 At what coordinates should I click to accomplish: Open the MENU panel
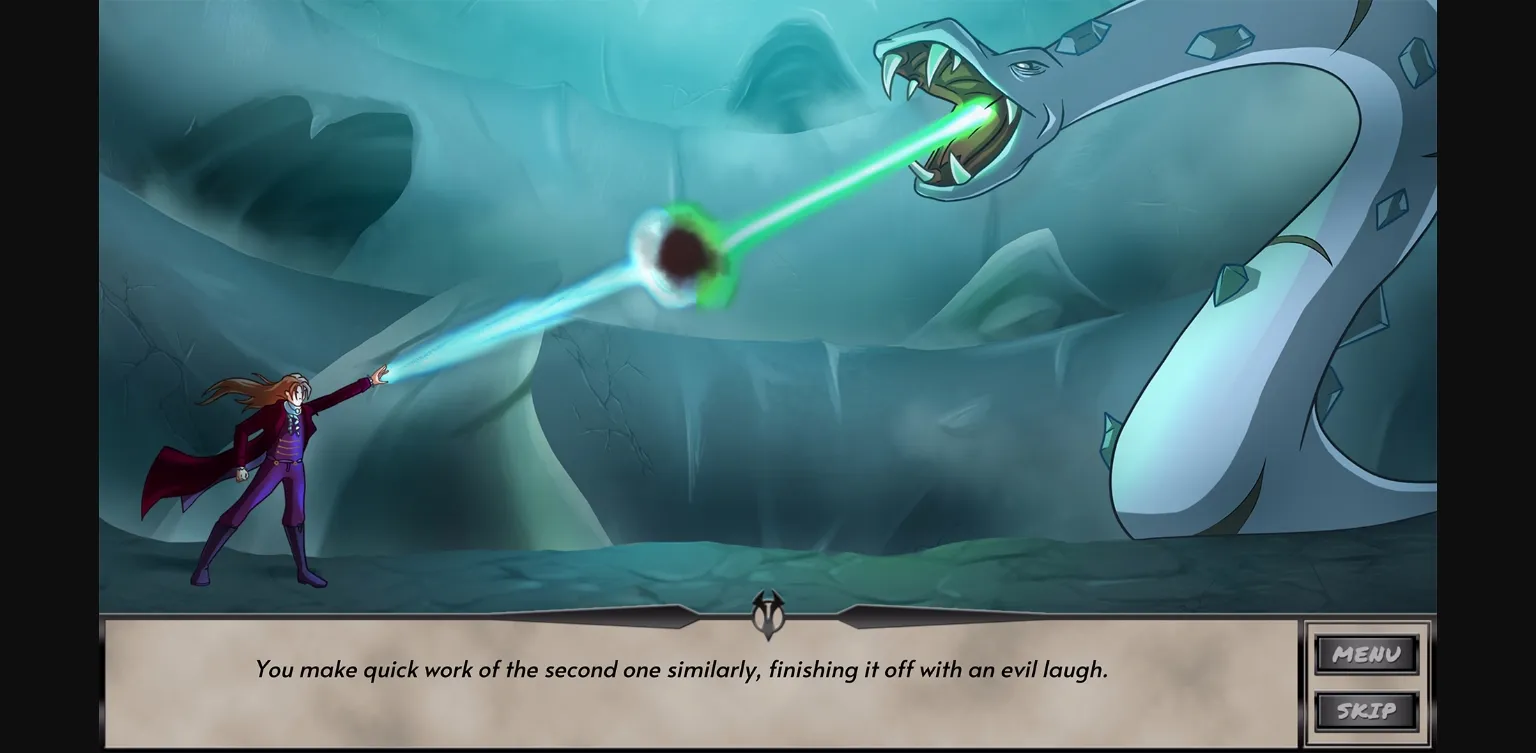[x=1366, y=655]
